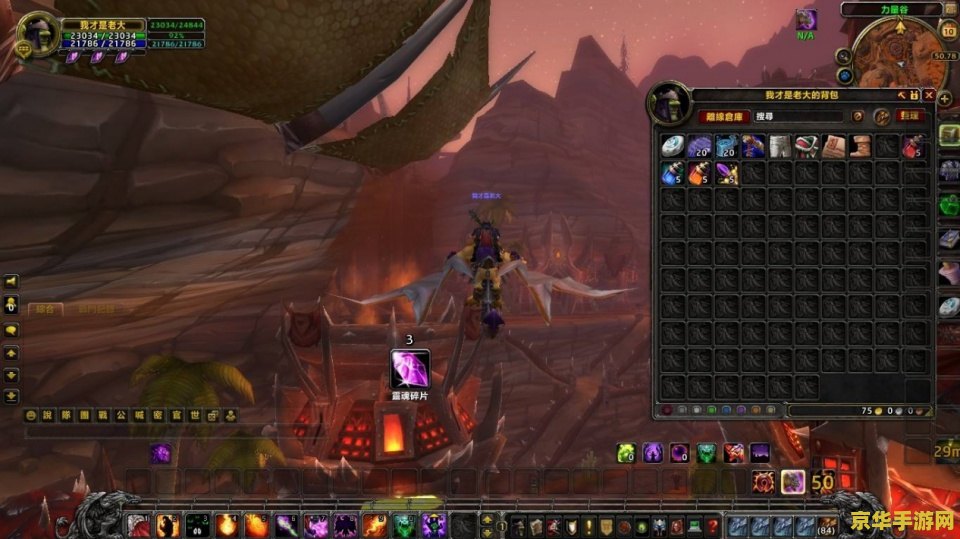Screen dimensions: 960x539
Task: Click the purple buff icon near minimap
Action: click(806, 19)
